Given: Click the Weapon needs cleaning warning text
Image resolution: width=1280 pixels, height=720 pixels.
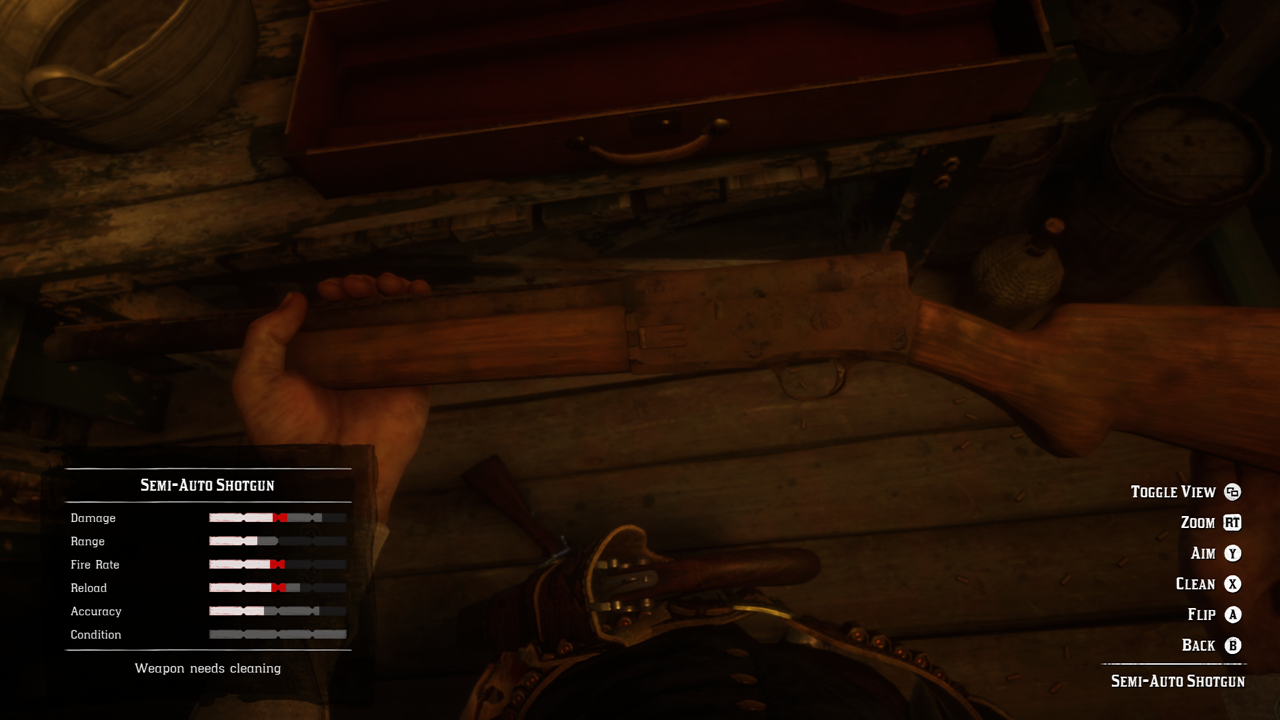Looking at the screenshot, I should tap(207, 668).
